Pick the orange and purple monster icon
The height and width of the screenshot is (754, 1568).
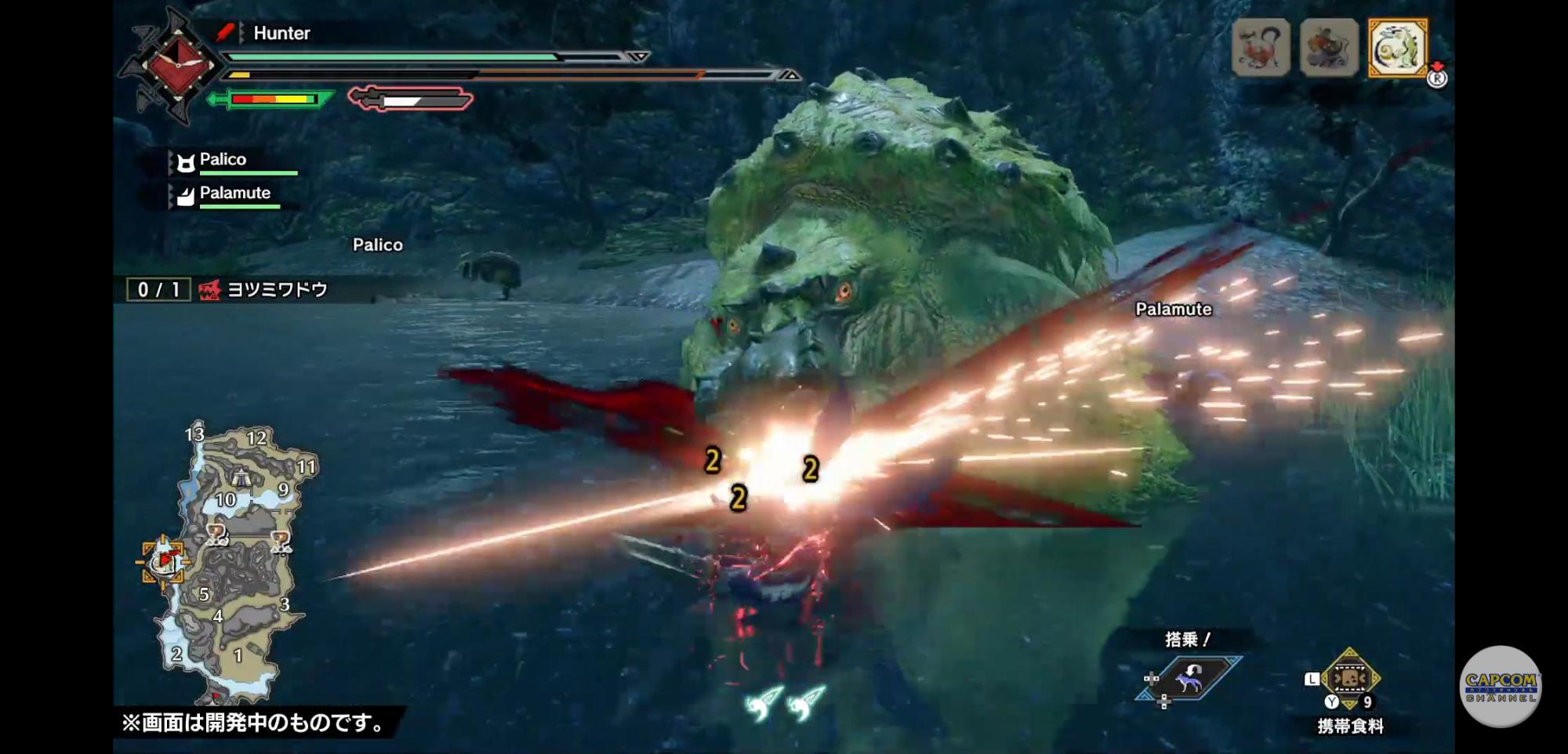1329,48
